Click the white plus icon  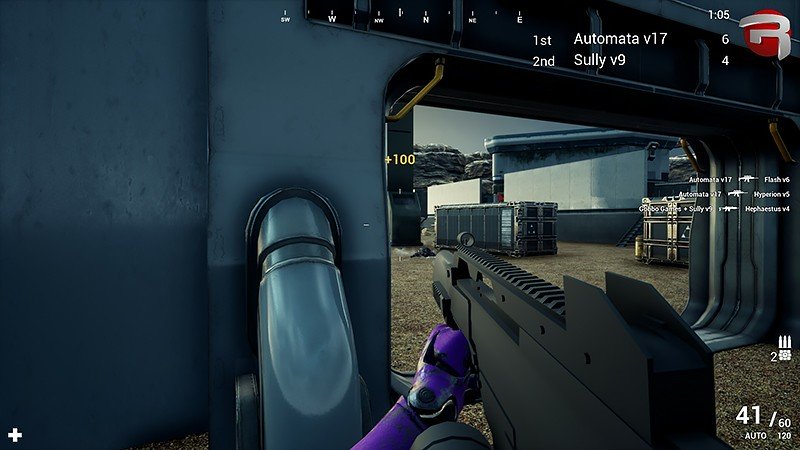point(15,435)
